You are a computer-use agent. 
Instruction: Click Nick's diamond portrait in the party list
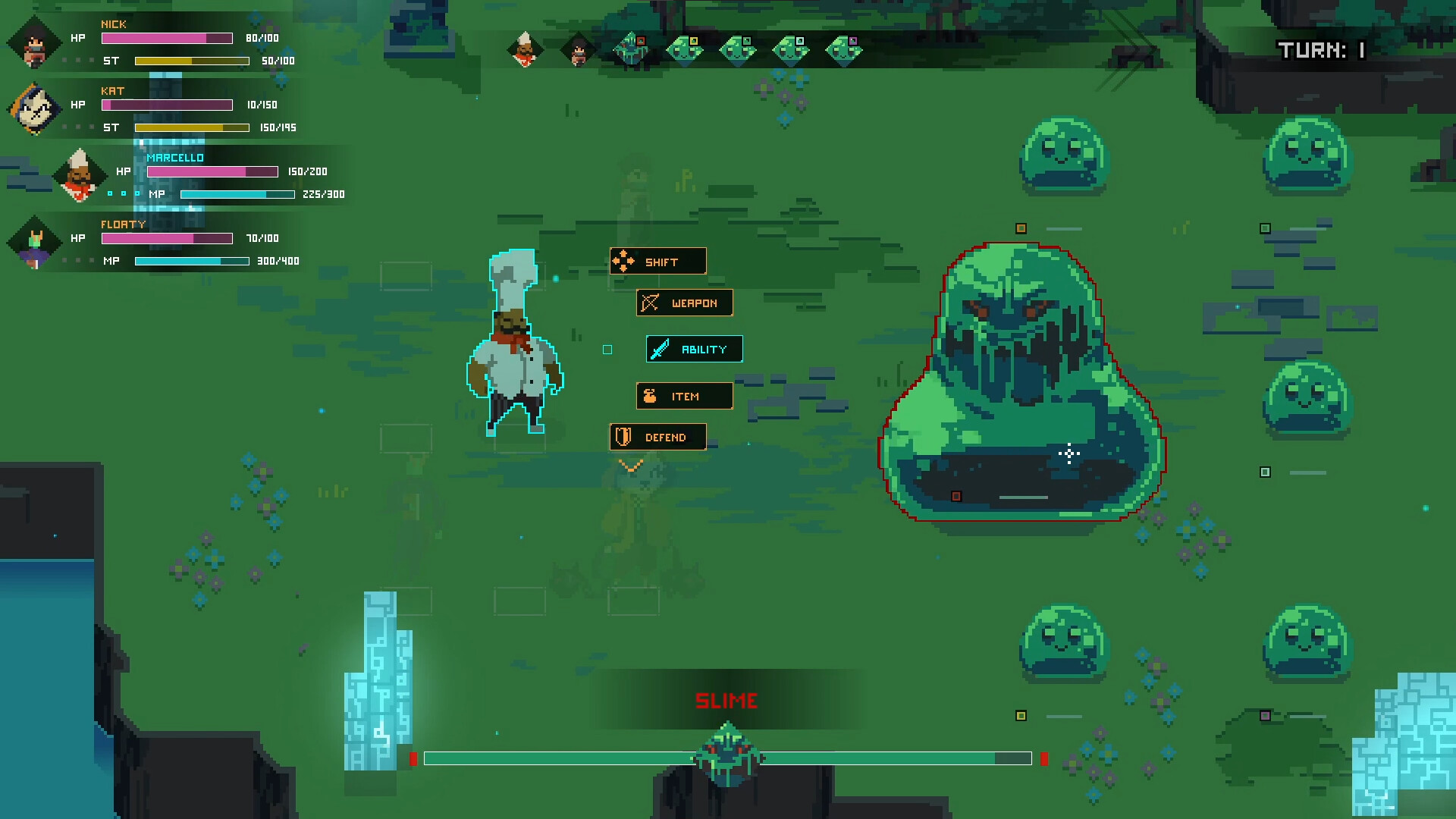33,43
